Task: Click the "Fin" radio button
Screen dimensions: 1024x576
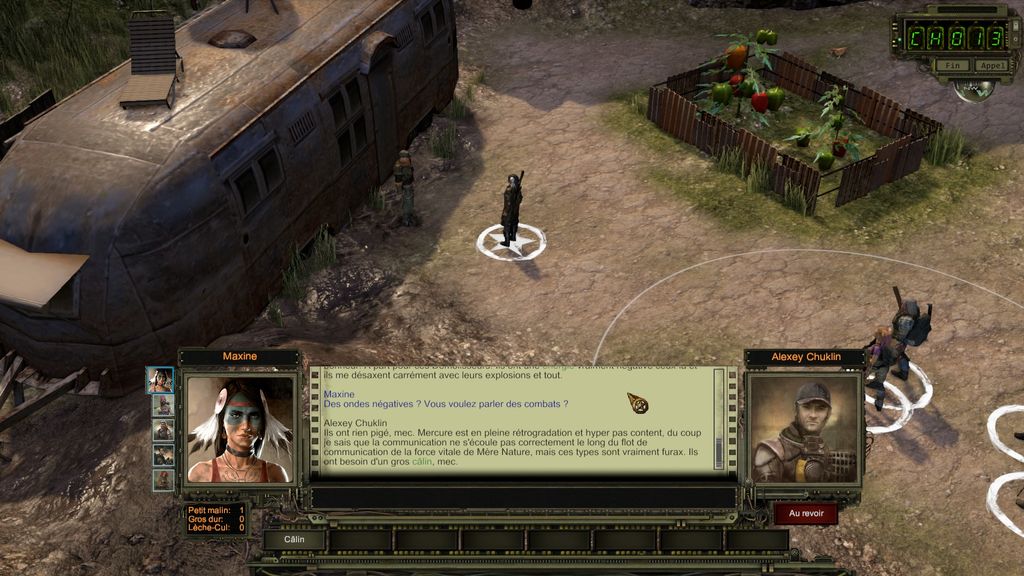Action: point(951,66)
